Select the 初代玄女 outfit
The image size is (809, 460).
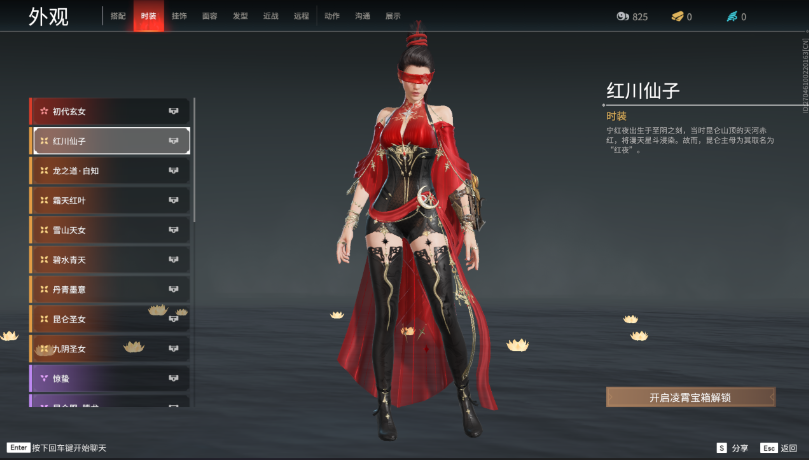pos(110,111)
